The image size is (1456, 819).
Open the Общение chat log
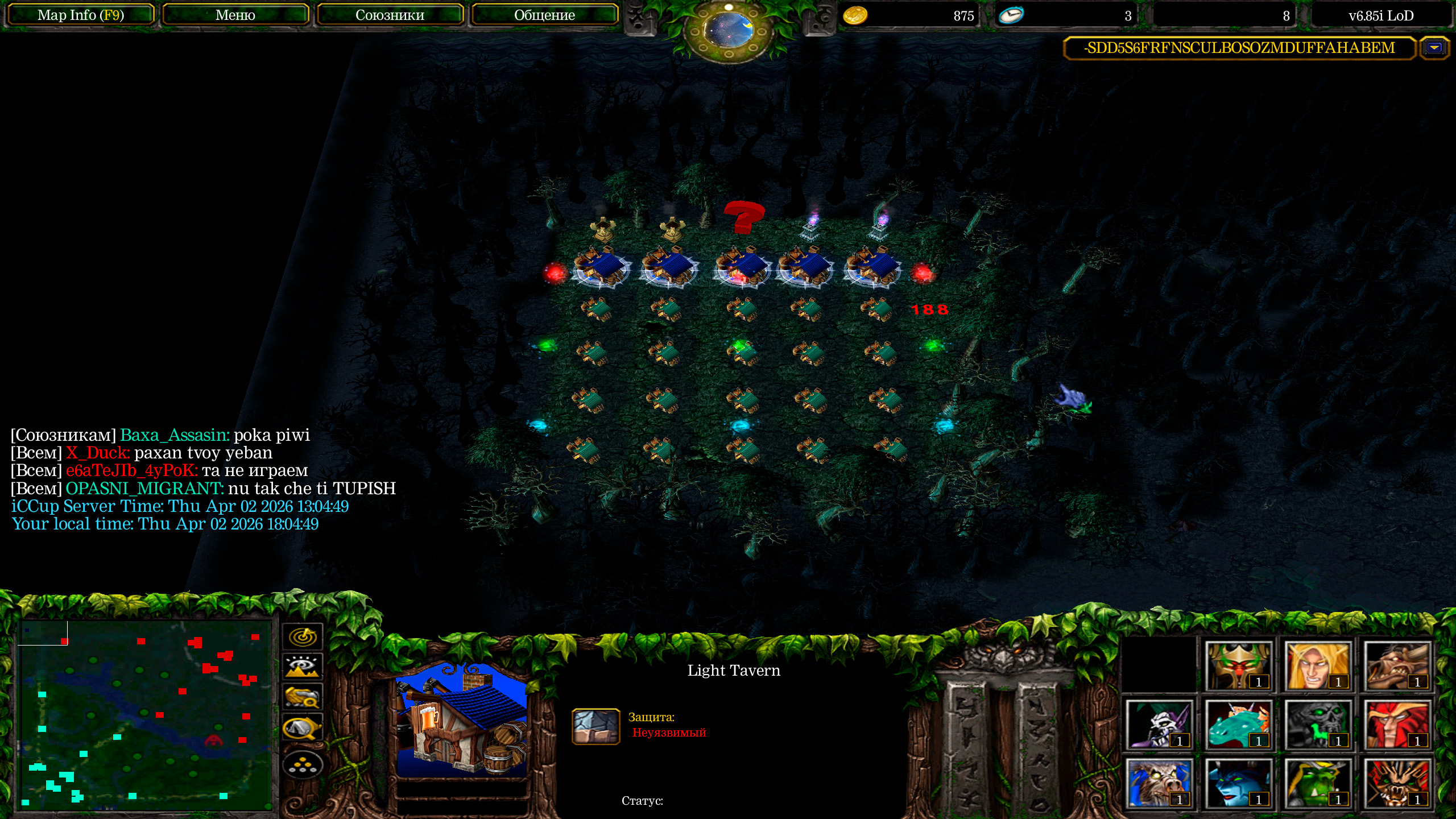click(544, 15)
